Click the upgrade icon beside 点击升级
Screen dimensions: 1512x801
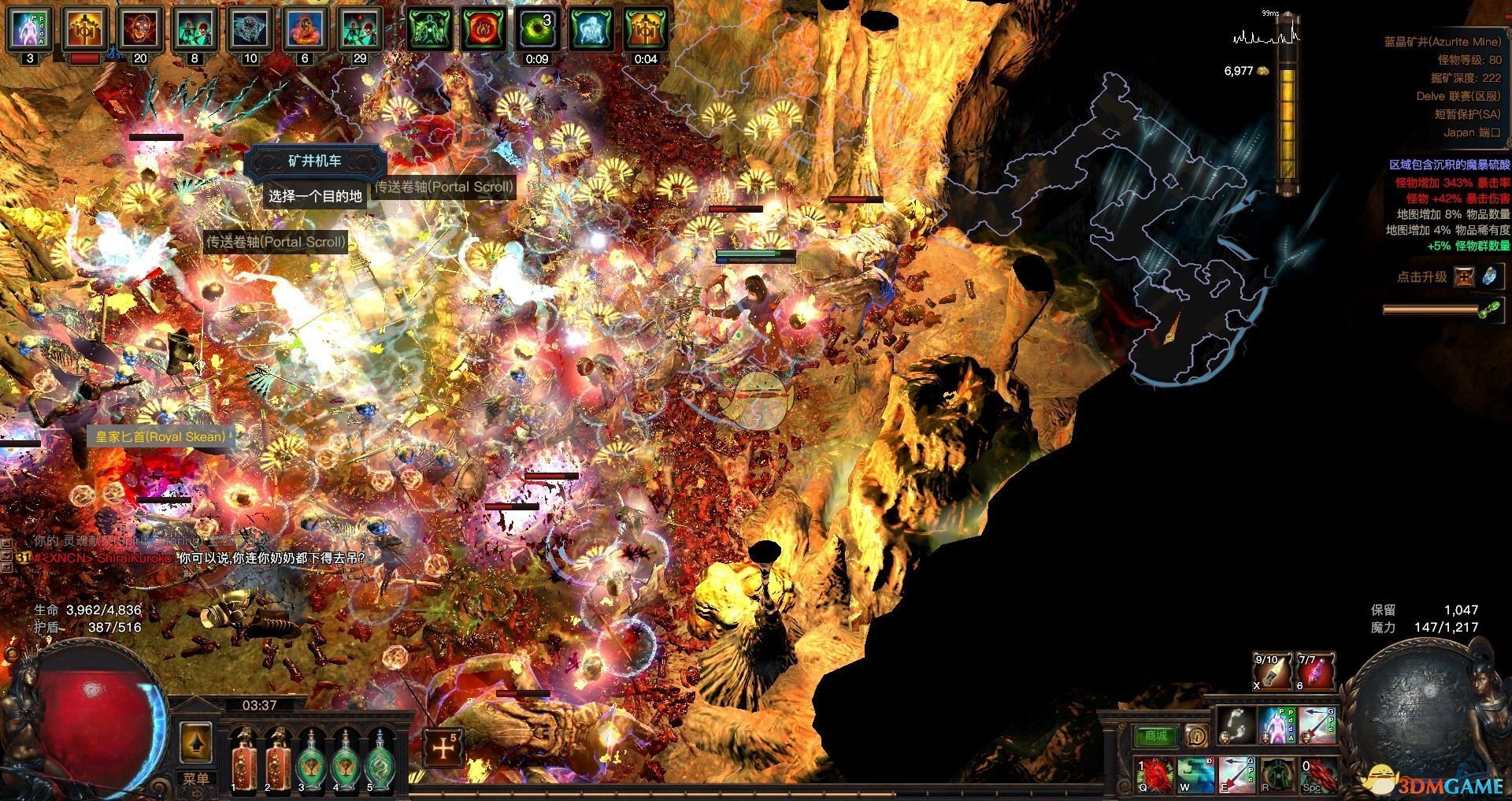1465,276
